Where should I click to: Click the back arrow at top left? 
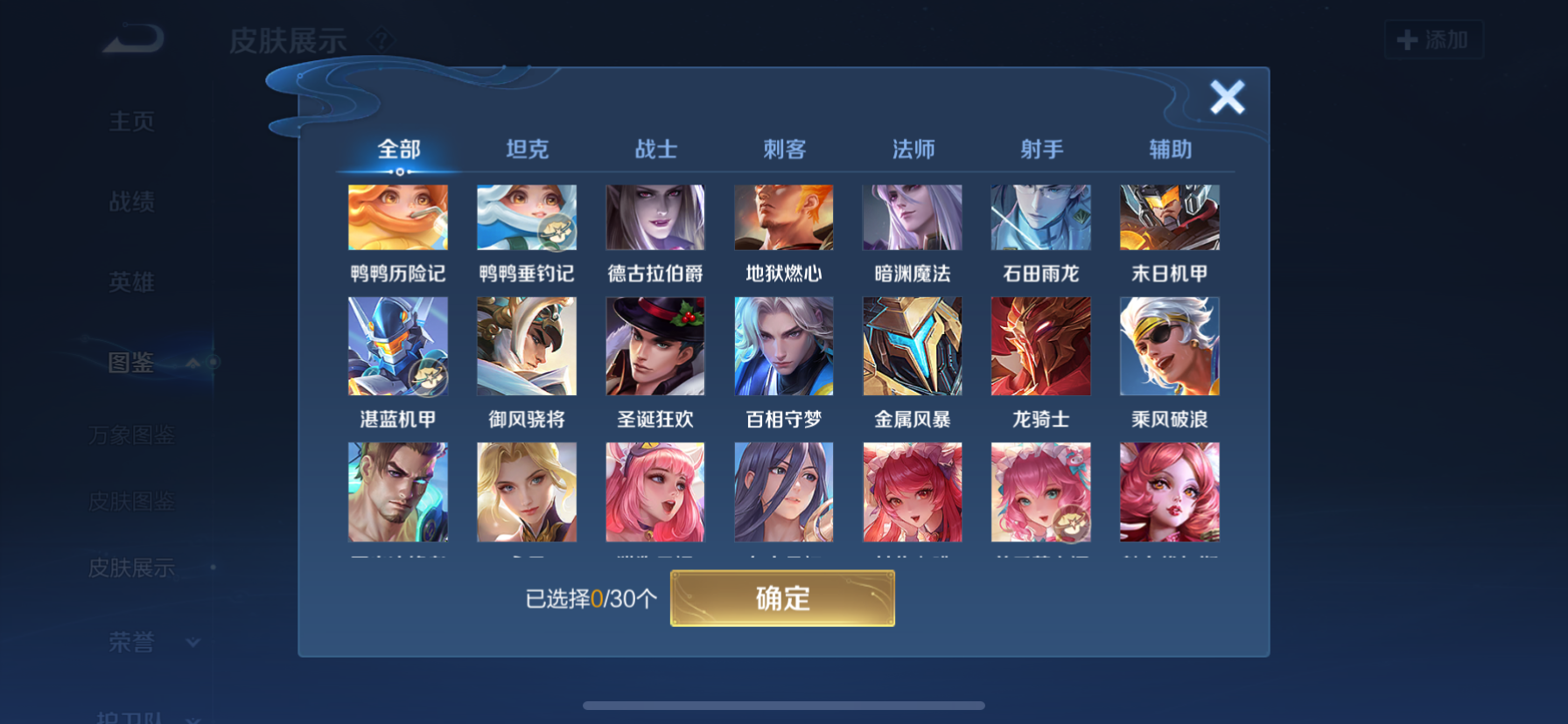(133, 38)
